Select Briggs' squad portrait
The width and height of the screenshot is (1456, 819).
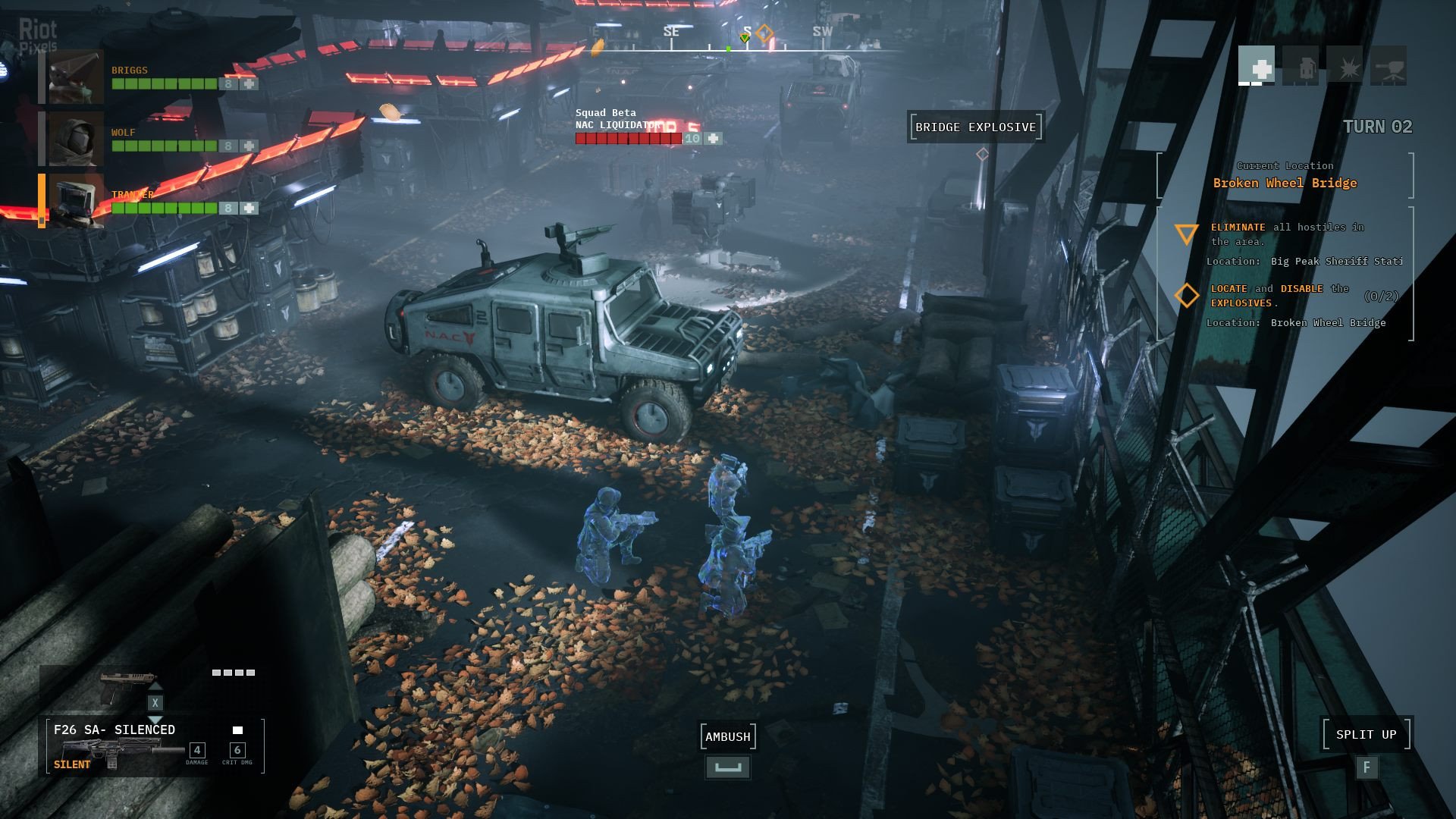[x=76, y=77]
